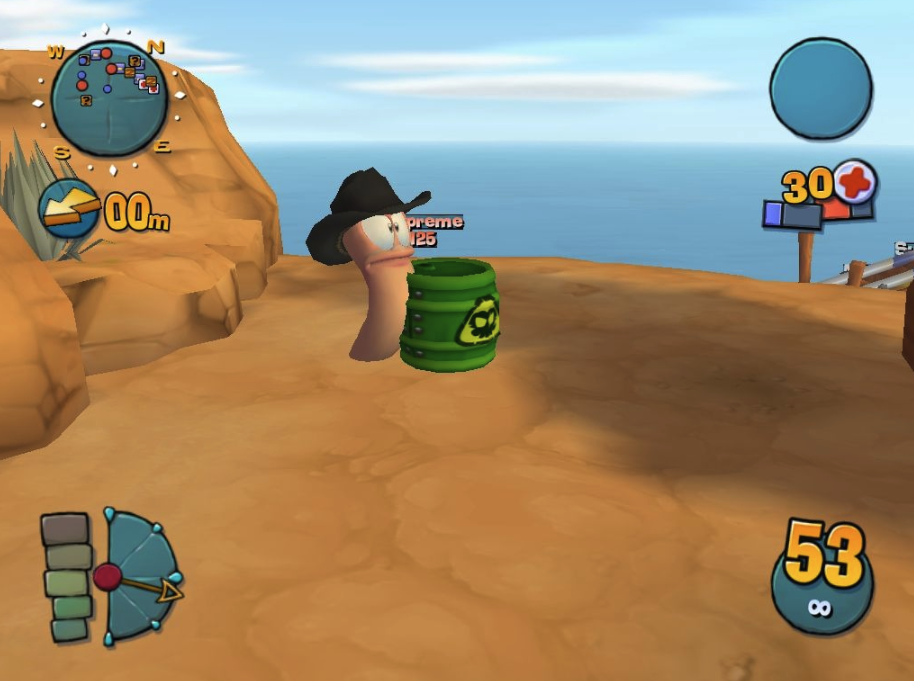Click the aiming angle dial gauge
The width and height of the screenshot is (914, 681).
click(x=138, y=576)
